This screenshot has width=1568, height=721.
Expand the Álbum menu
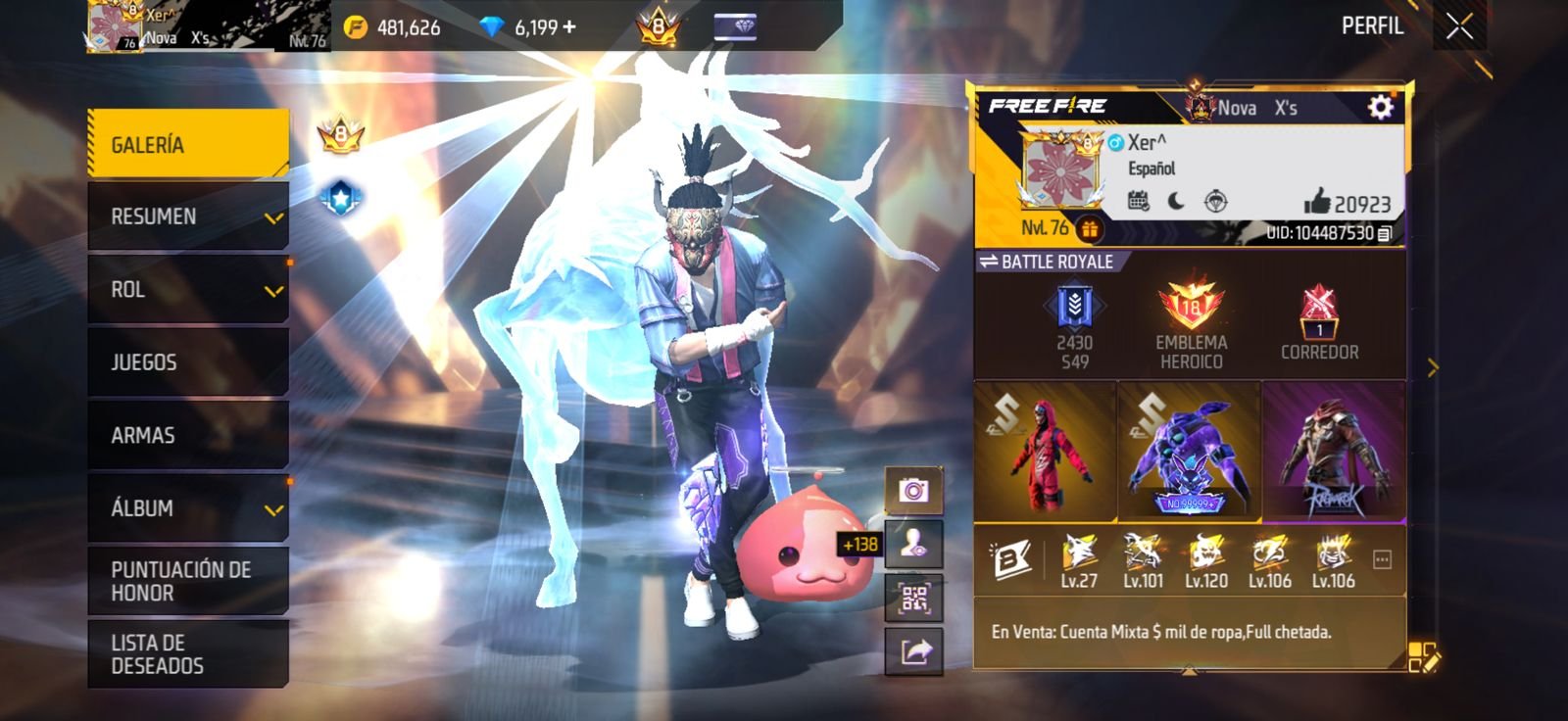coord(187,507)
